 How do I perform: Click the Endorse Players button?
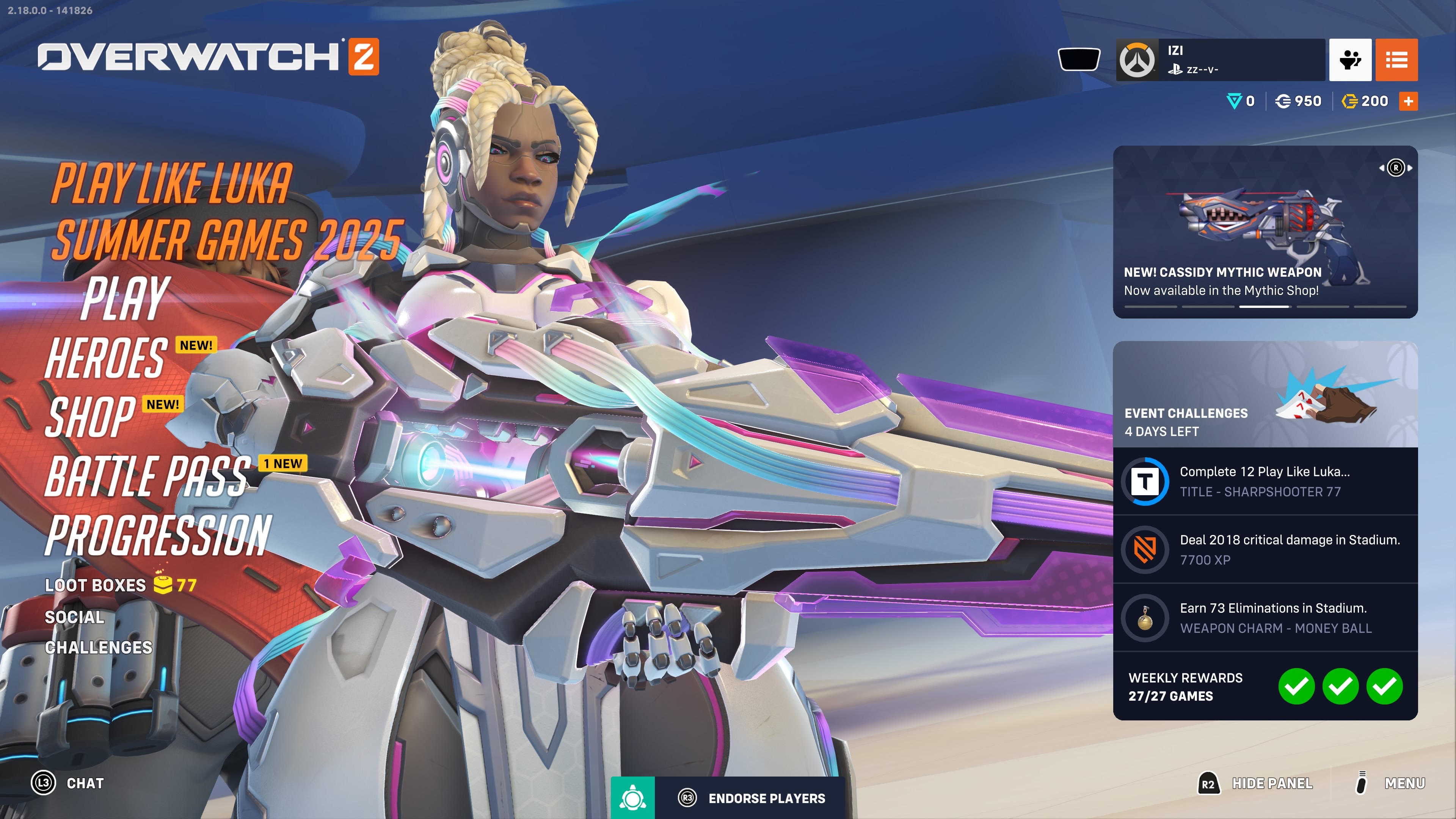752,798
